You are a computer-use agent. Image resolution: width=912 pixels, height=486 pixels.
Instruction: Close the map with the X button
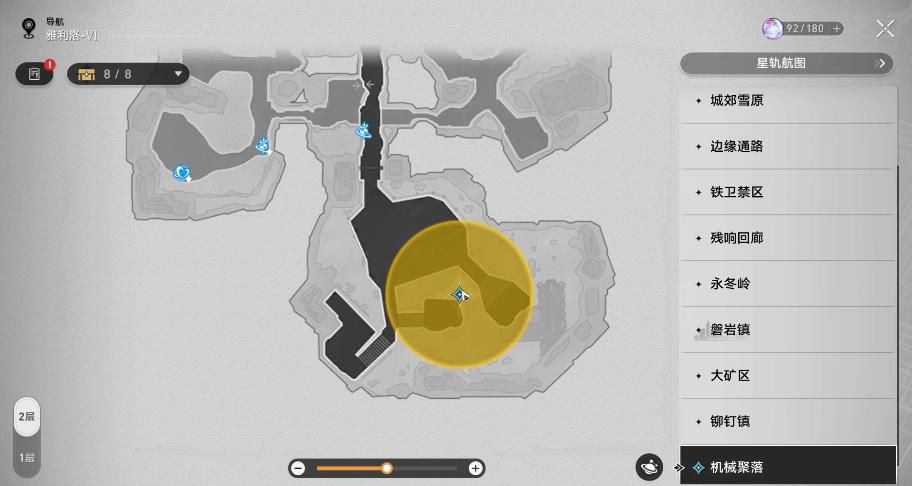tap(885, 29)
